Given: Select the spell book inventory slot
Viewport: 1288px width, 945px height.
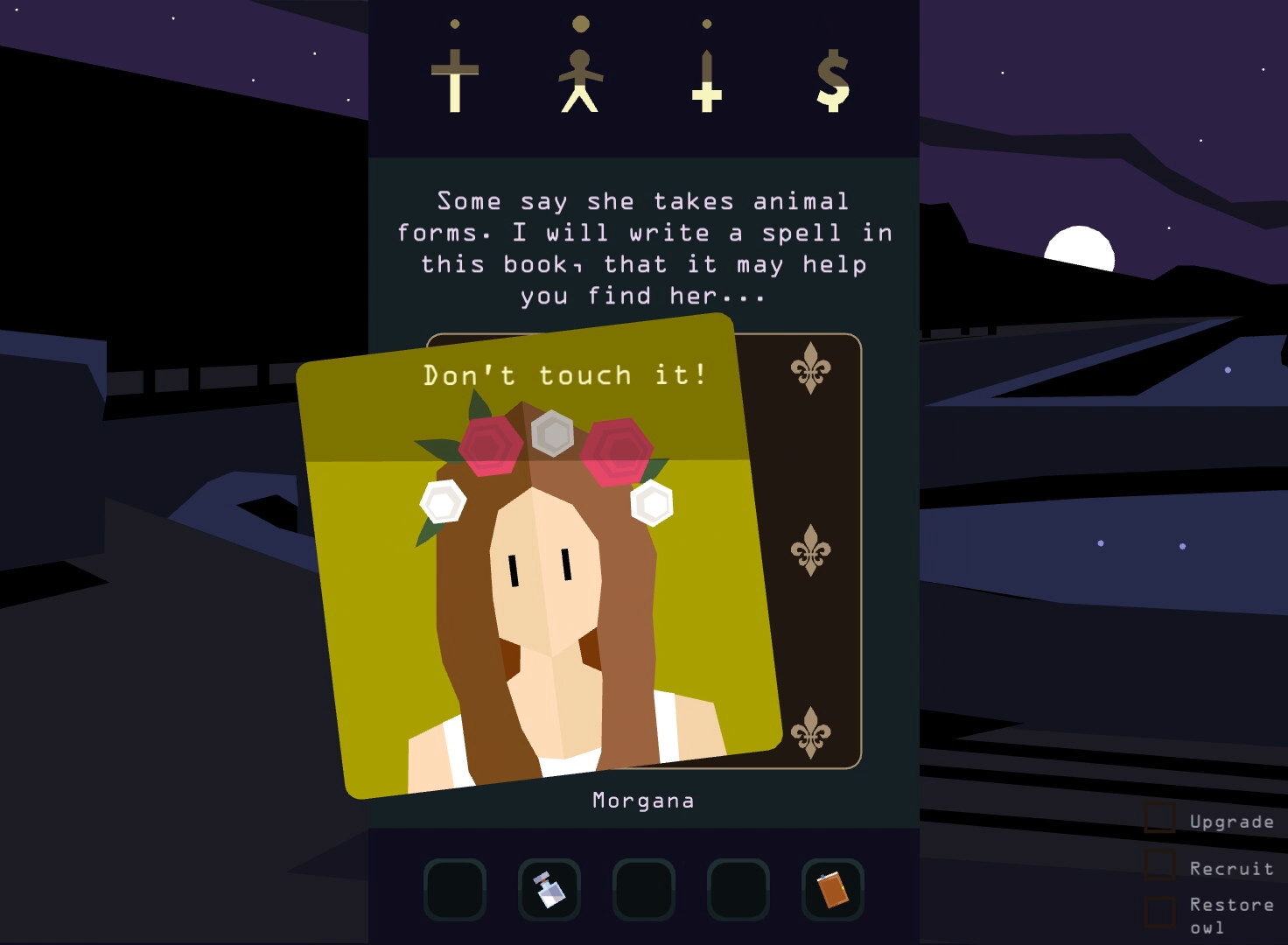Looking at the screenshot, I should (x=832, y=890).
